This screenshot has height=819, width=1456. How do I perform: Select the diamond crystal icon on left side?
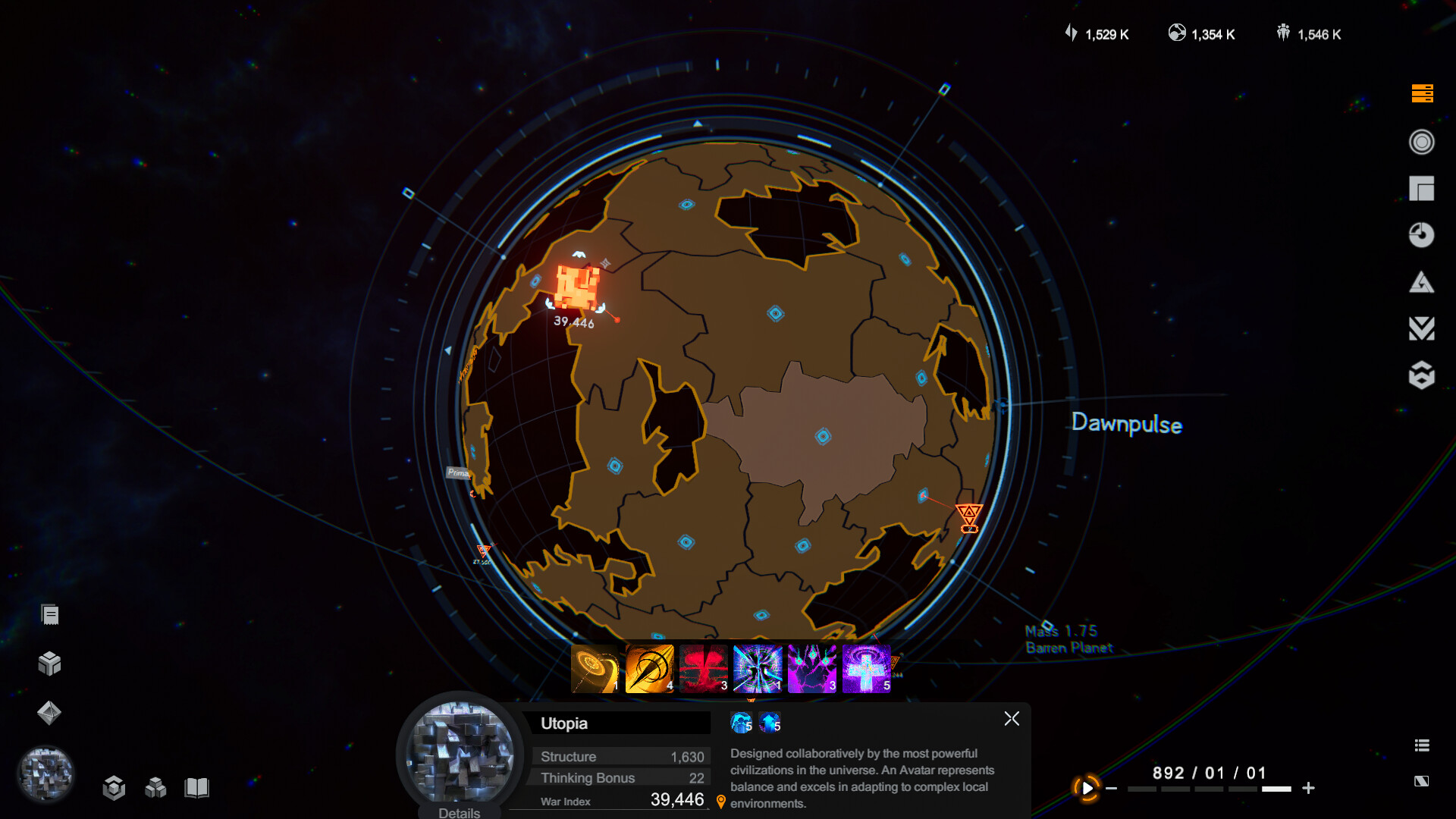(x=49, y=713)
